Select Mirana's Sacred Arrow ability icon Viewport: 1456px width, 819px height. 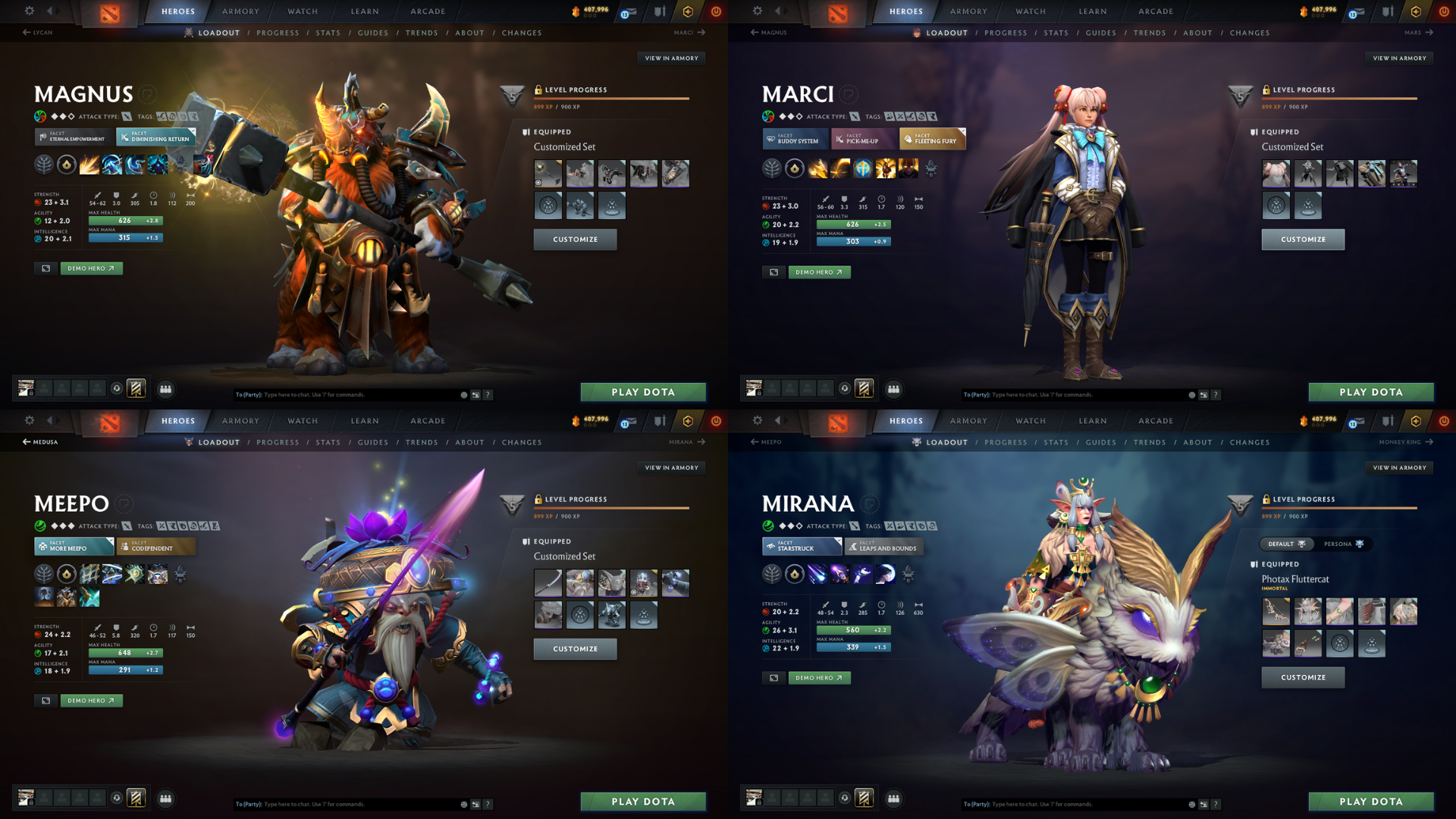[840, 574]
